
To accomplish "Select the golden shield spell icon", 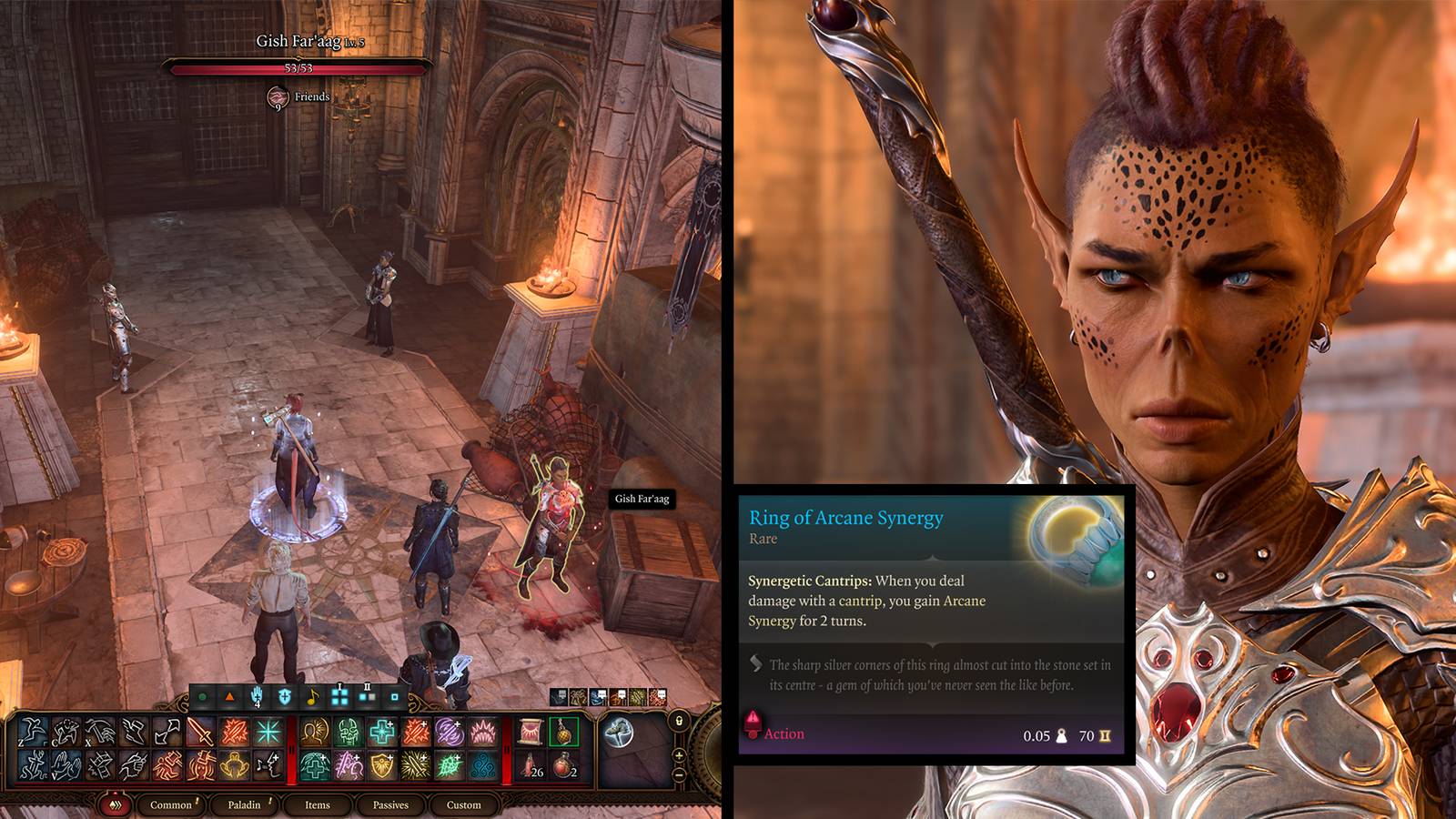I will click(x=381, y=765).
